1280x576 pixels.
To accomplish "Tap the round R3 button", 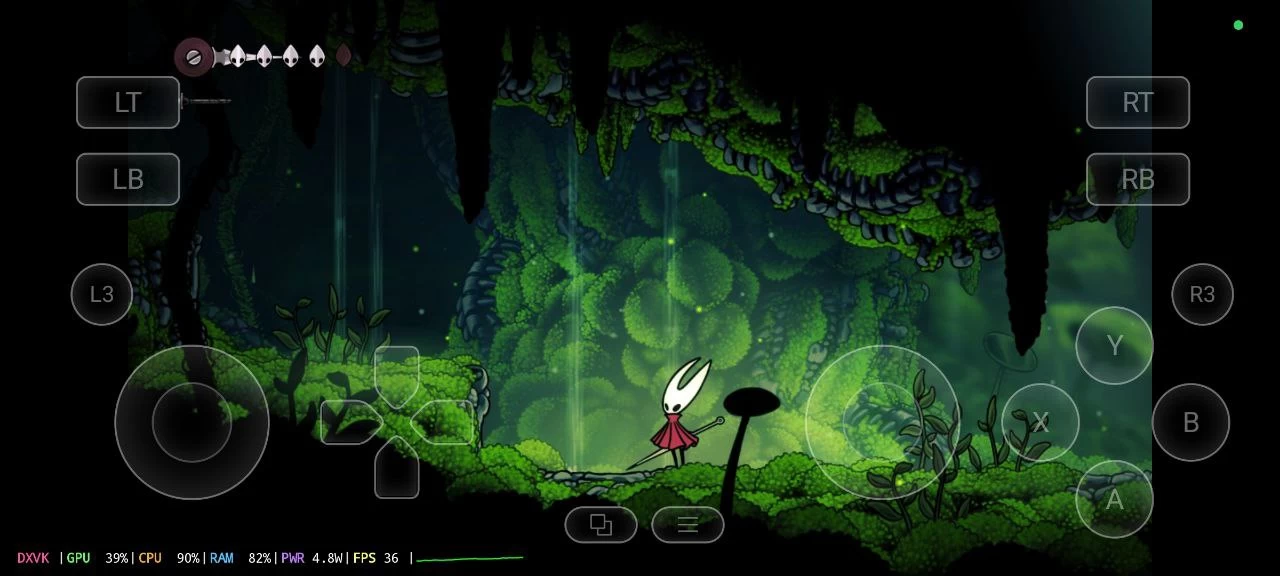I will 1202,294.
